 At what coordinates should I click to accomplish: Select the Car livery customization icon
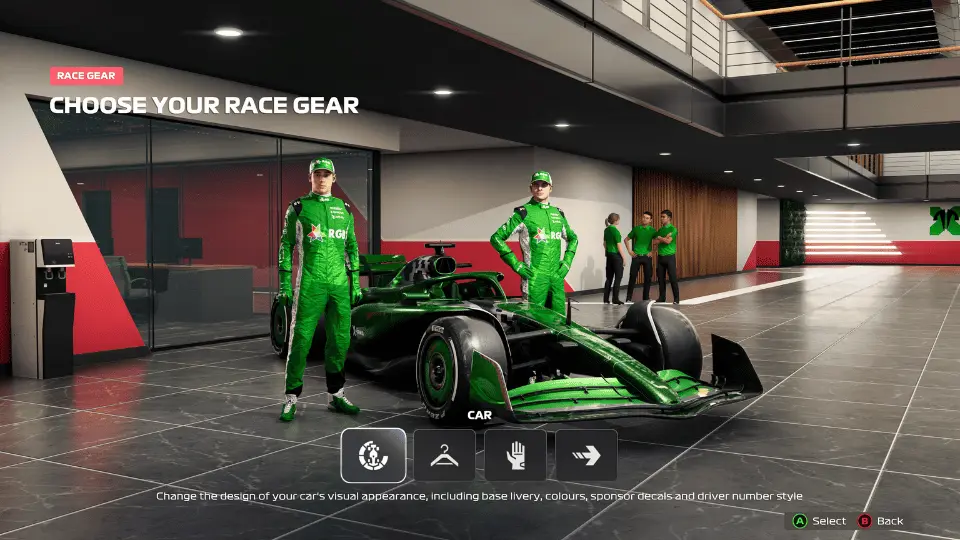click(x=373, y=455)
